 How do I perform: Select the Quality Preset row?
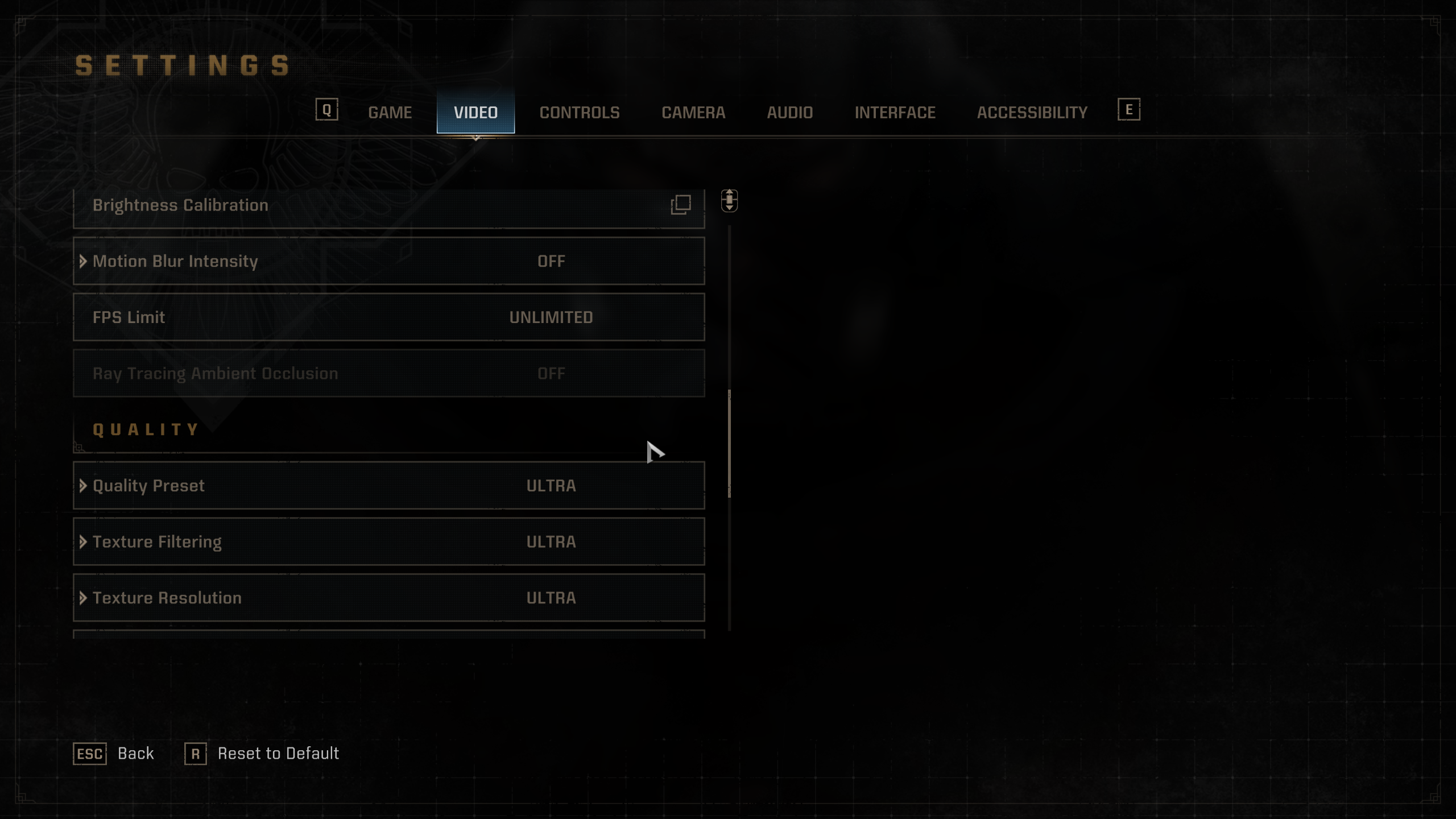(389, 486)
